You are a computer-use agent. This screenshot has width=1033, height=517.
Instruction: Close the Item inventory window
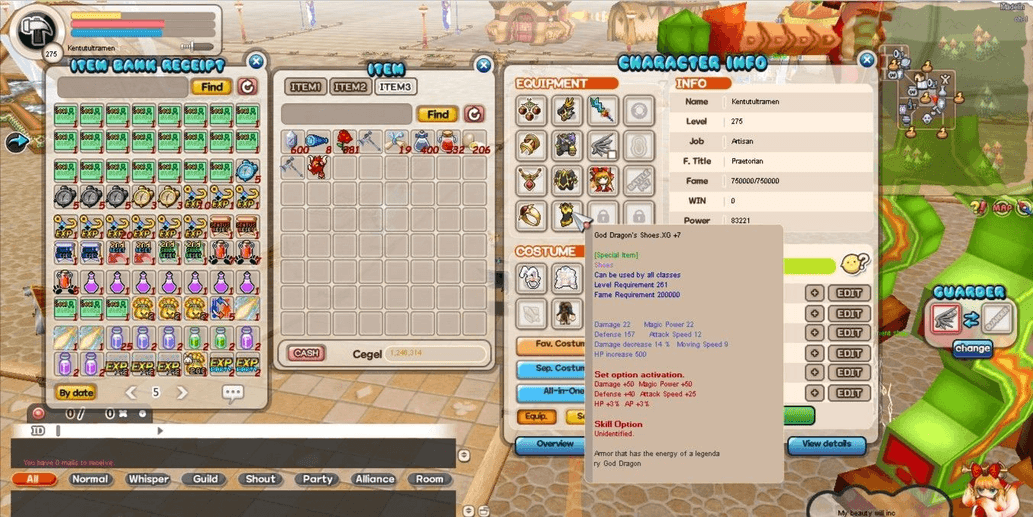pyautogui.click(x=484, y=66)
